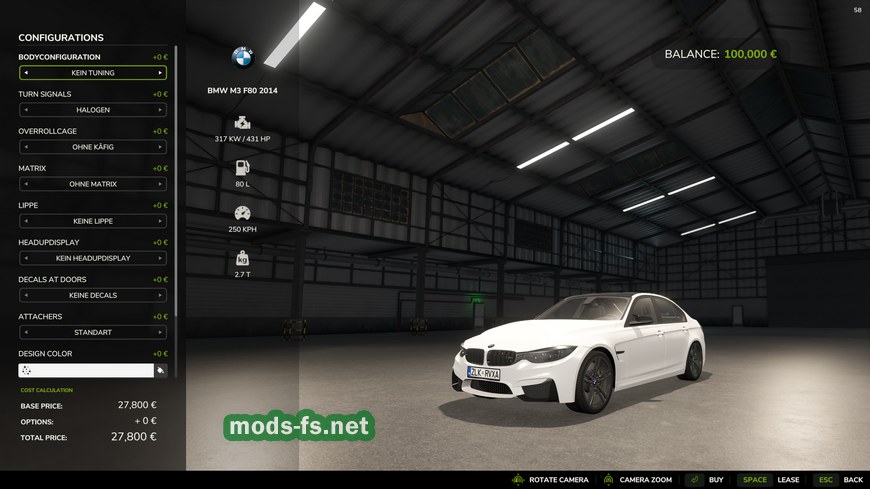This screenshot has width=870, height=489.
Task: Open the design color paint bucket picker
Action: point(160,370)
